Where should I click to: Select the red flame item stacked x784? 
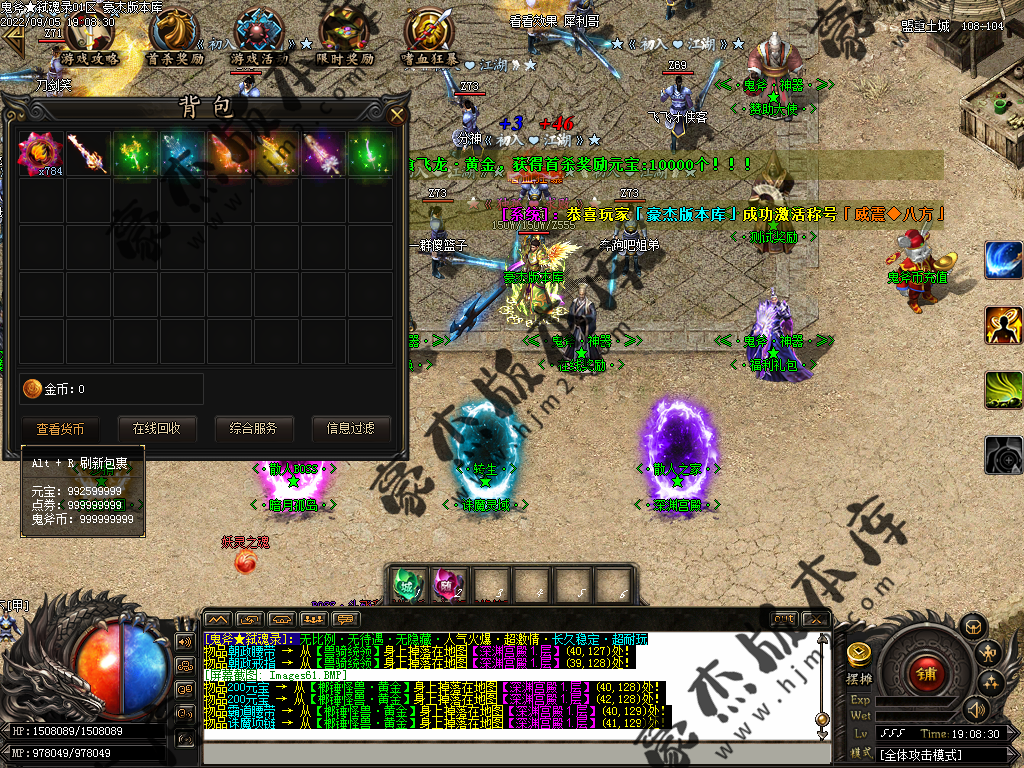pos(40,154)
